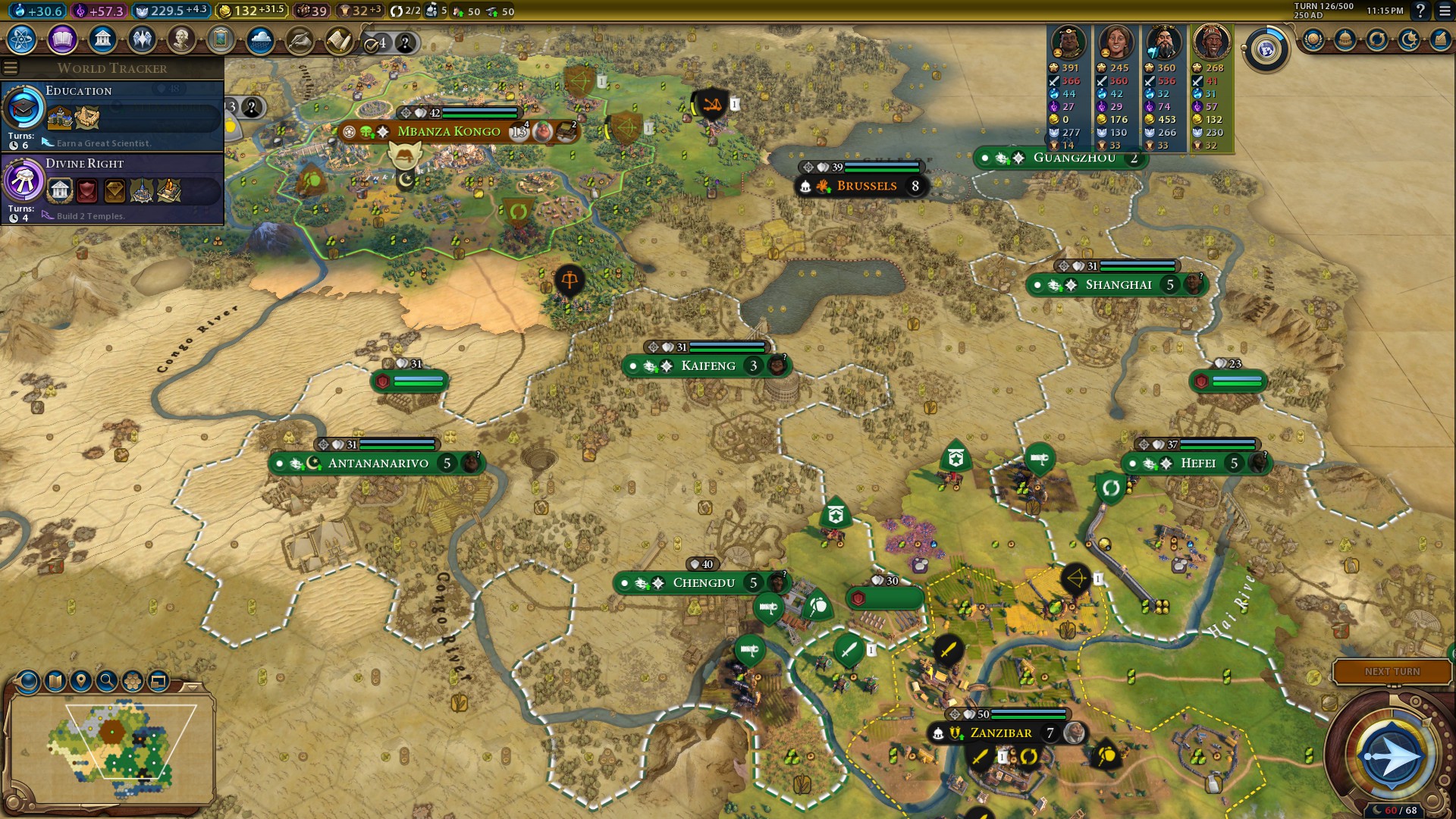Open the civics tree book icon
Image resolution: width=1456 pixels, height=819 pixels.
[x=62, y=39]
